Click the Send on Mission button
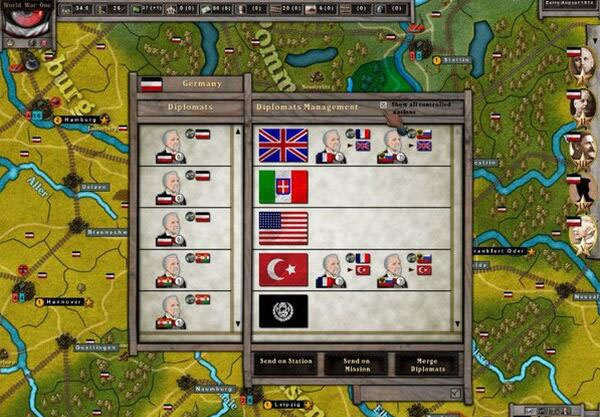 point(355,363)
